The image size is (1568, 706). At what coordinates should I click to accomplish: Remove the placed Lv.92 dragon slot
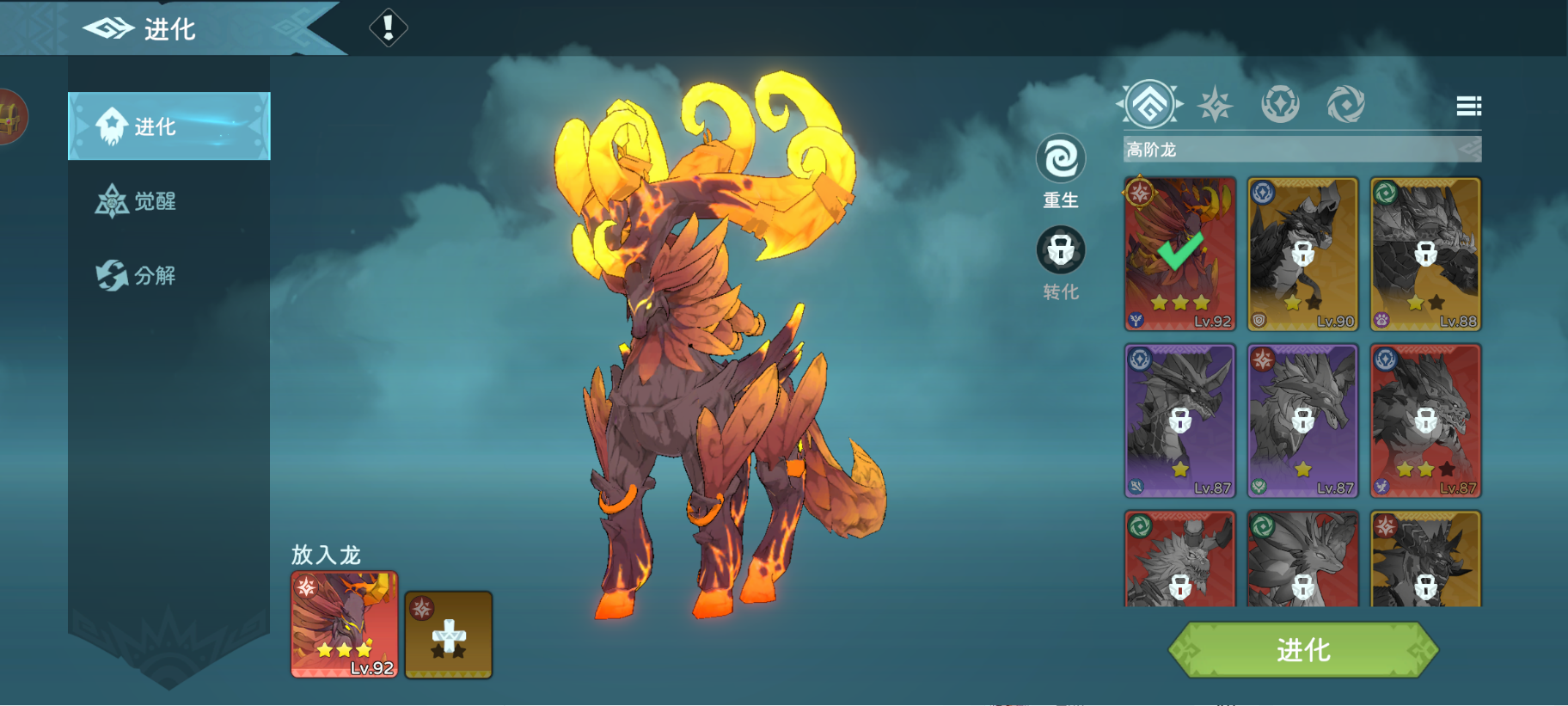point(344,625)
